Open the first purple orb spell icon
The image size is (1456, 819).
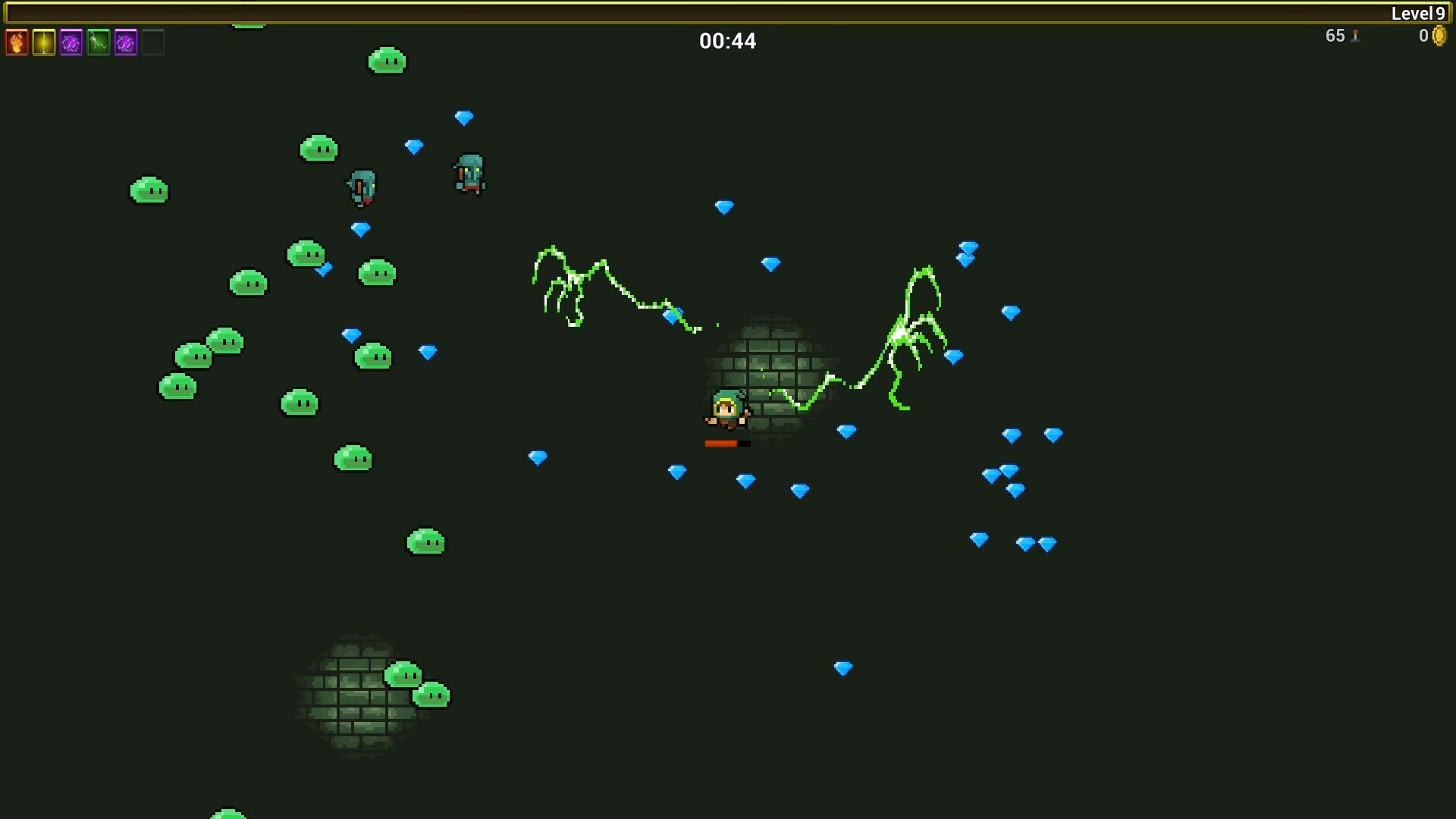pyautogui.click(x=71, y=42)
